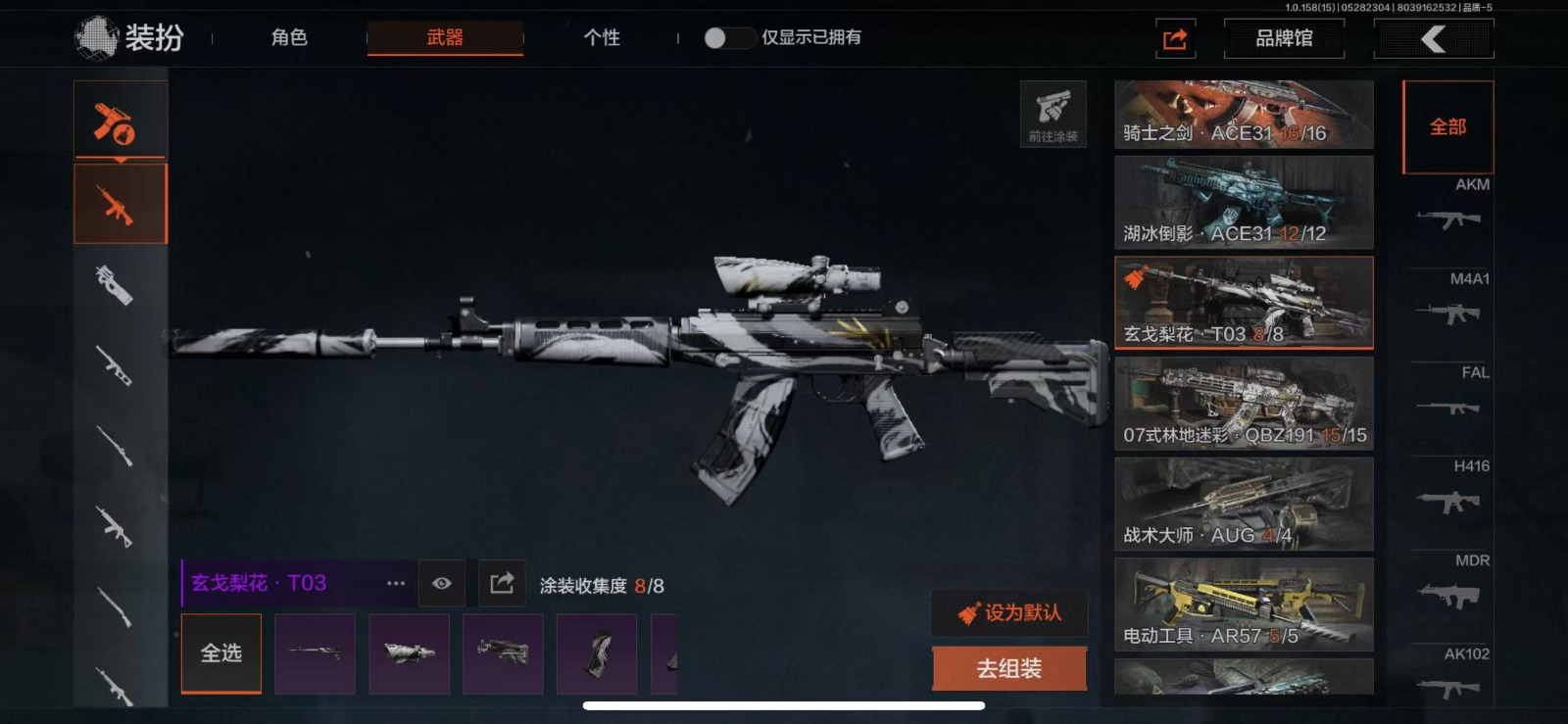Filter weapon list by H416
The width and height of the screenshot is (1568, 724).
tap(1449, 489)
